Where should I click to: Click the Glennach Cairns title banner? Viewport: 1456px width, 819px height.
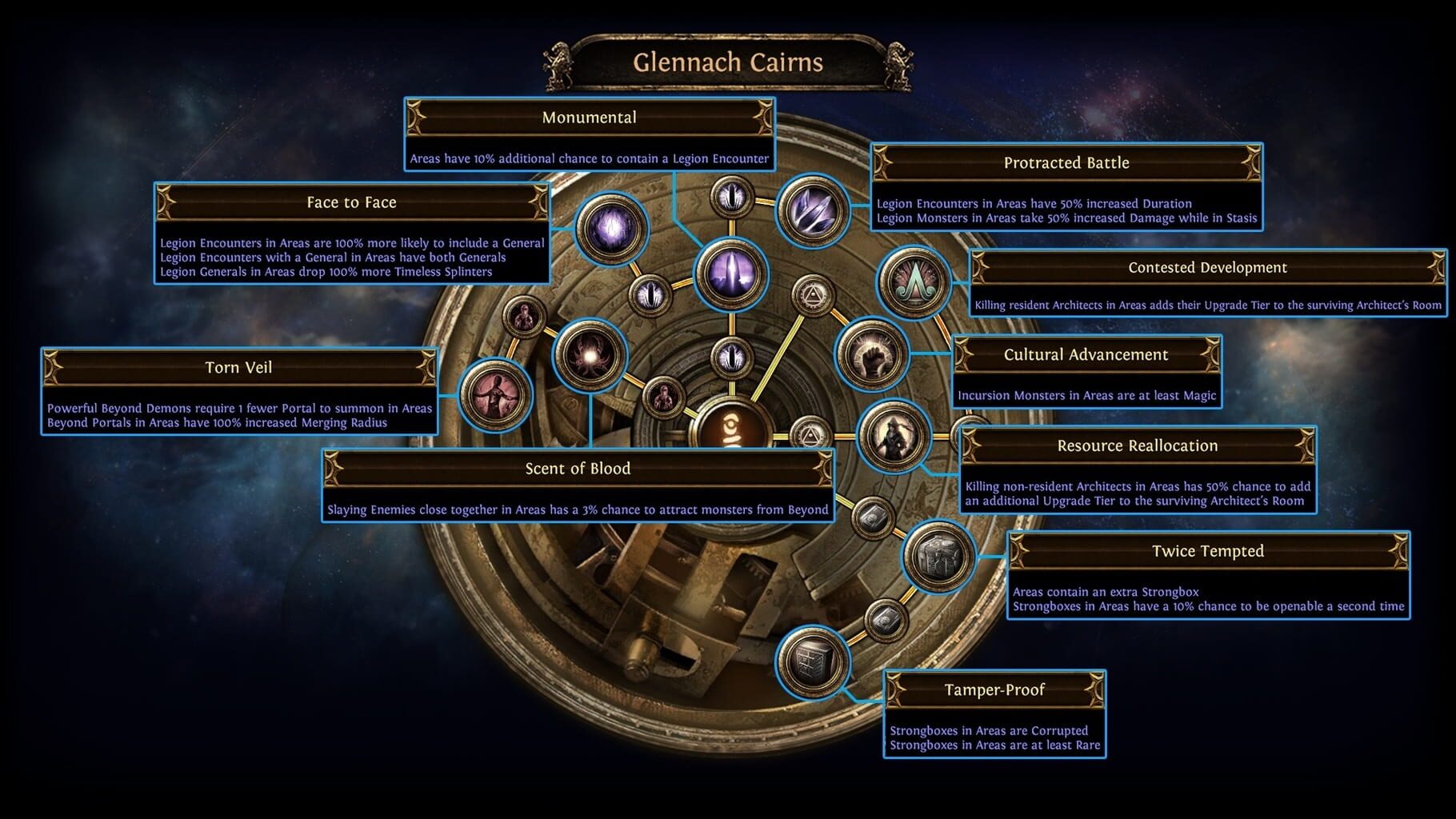click(728, 64)
